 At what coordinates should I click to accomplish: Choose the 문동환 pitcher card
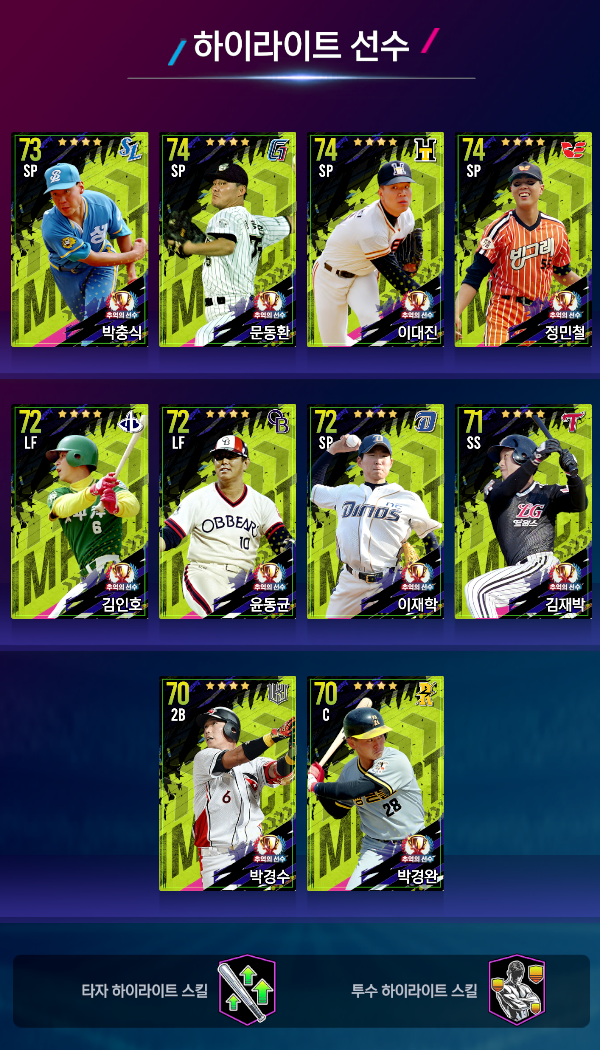point(228,240)
